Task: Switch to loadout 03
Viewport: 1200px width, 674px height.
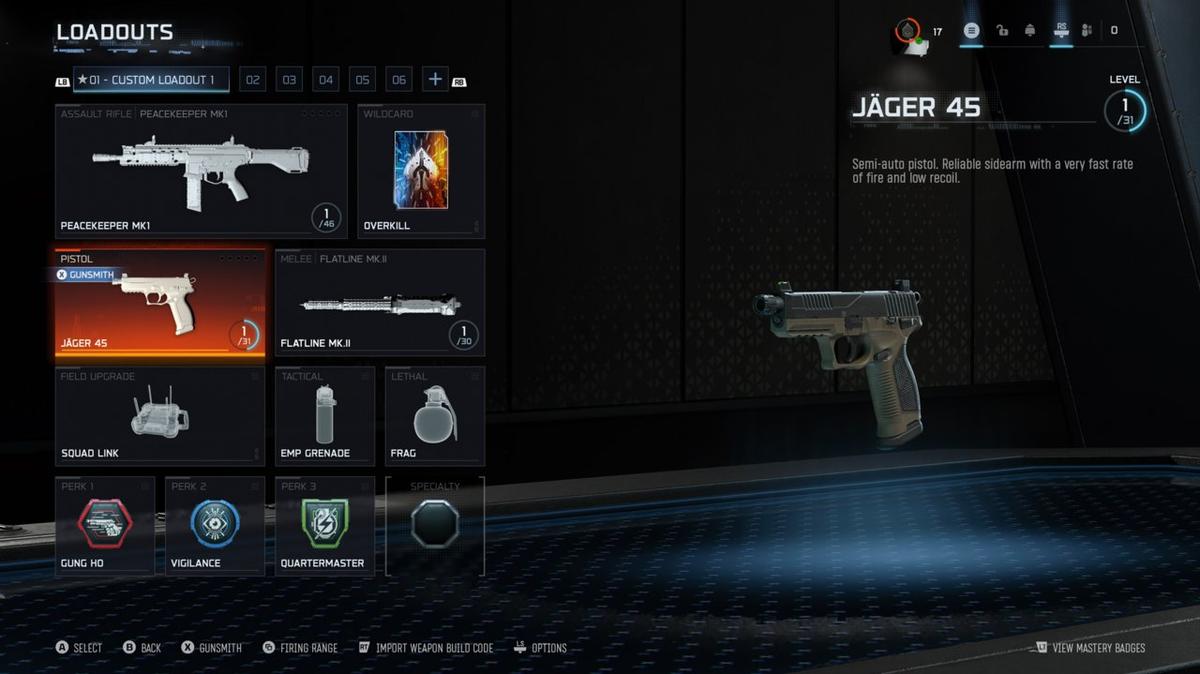Action: 289,80
